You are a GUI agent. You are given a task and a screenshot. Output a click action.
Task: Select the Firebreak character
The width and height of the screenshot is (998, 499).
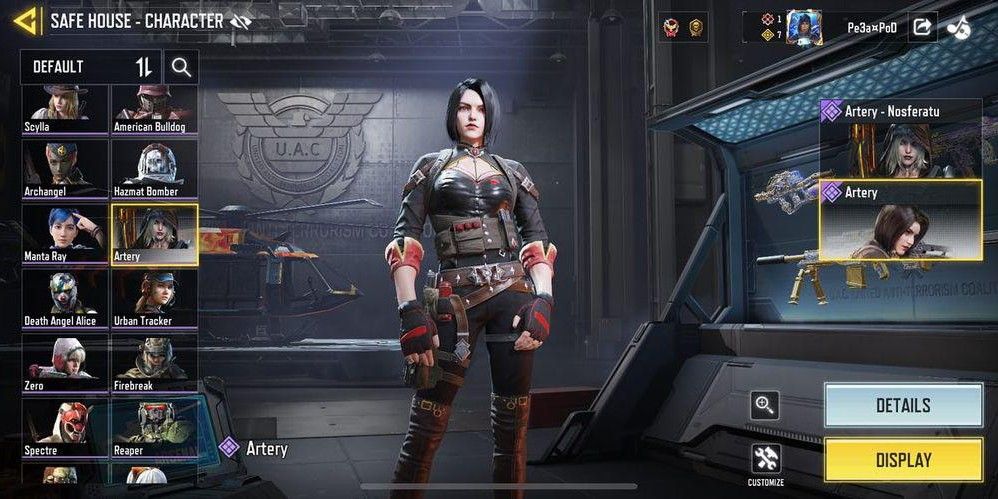click(155, 363)
